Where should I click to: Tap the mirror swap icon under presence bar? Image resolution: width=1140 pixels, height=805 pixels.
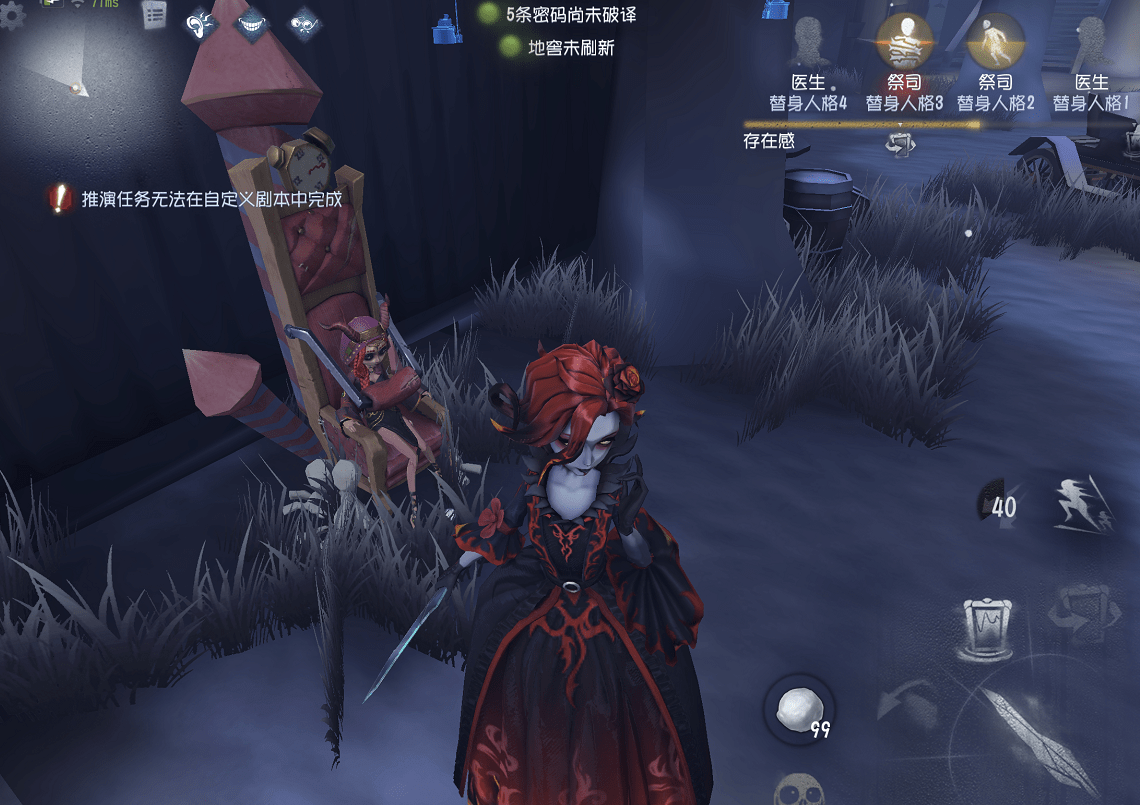coord(900,143)
